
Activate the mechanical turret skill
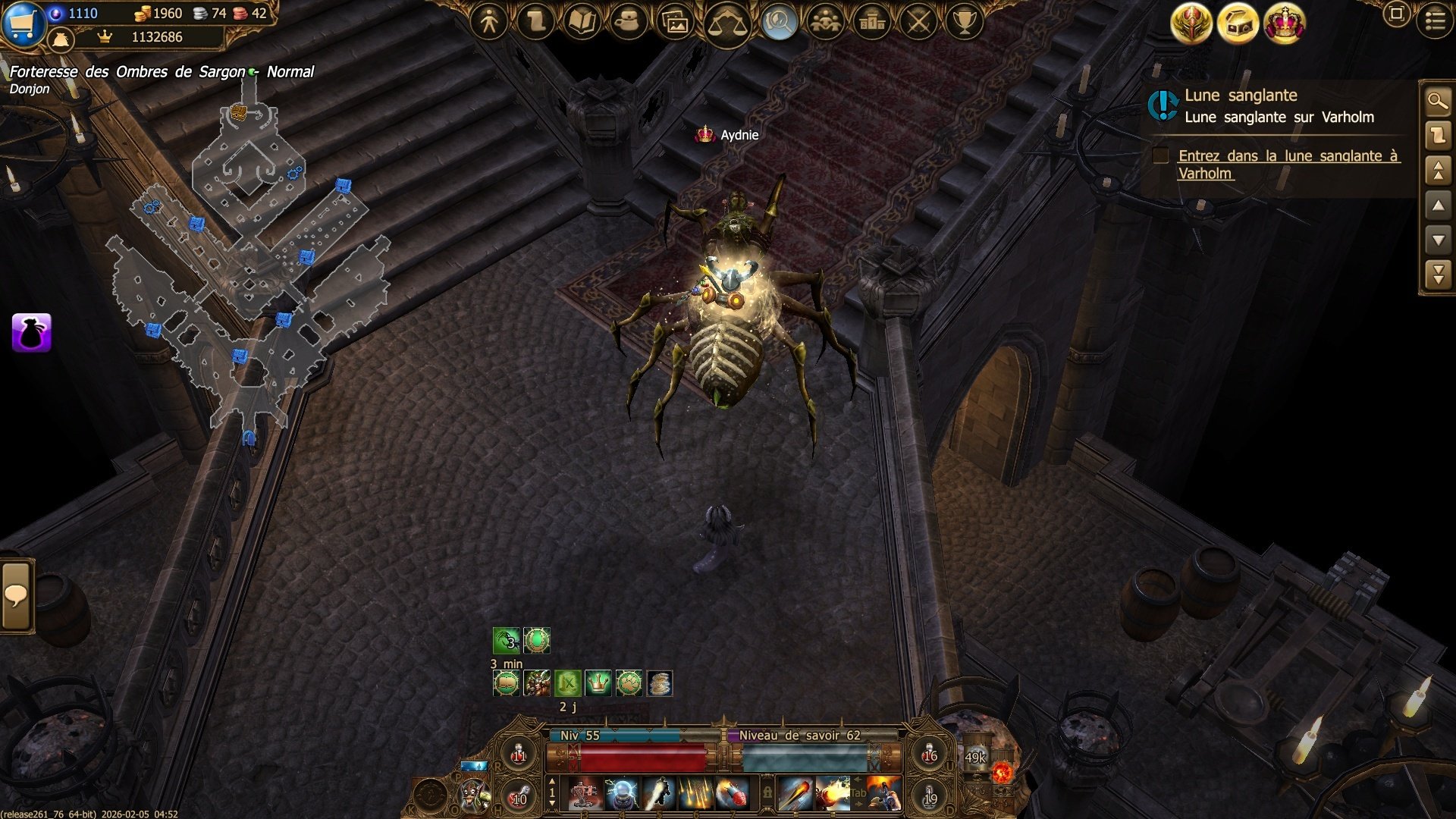[584, 794]
